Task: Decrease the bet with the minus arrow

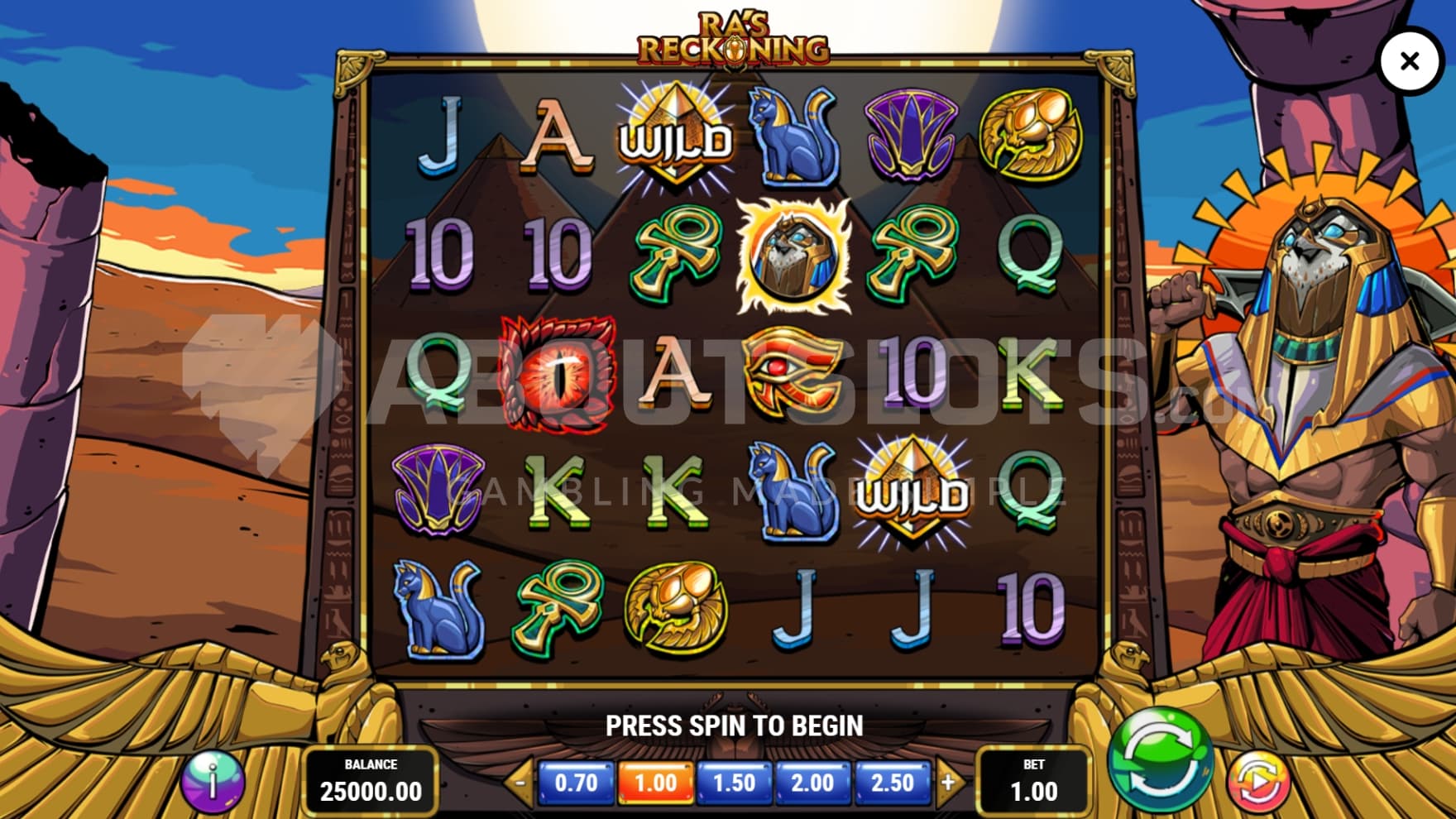Action: click(x=520, y=782)
